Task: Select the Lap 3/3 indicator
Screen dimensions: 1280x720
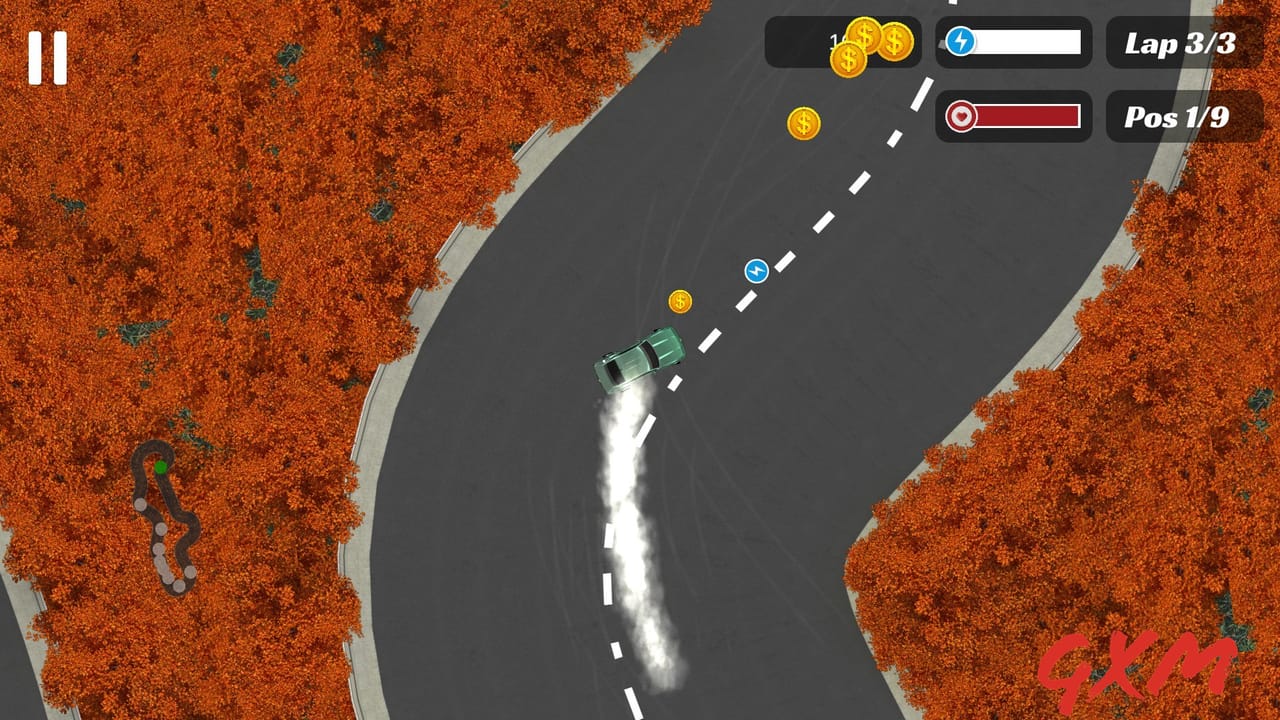Action: [1182, 45]
